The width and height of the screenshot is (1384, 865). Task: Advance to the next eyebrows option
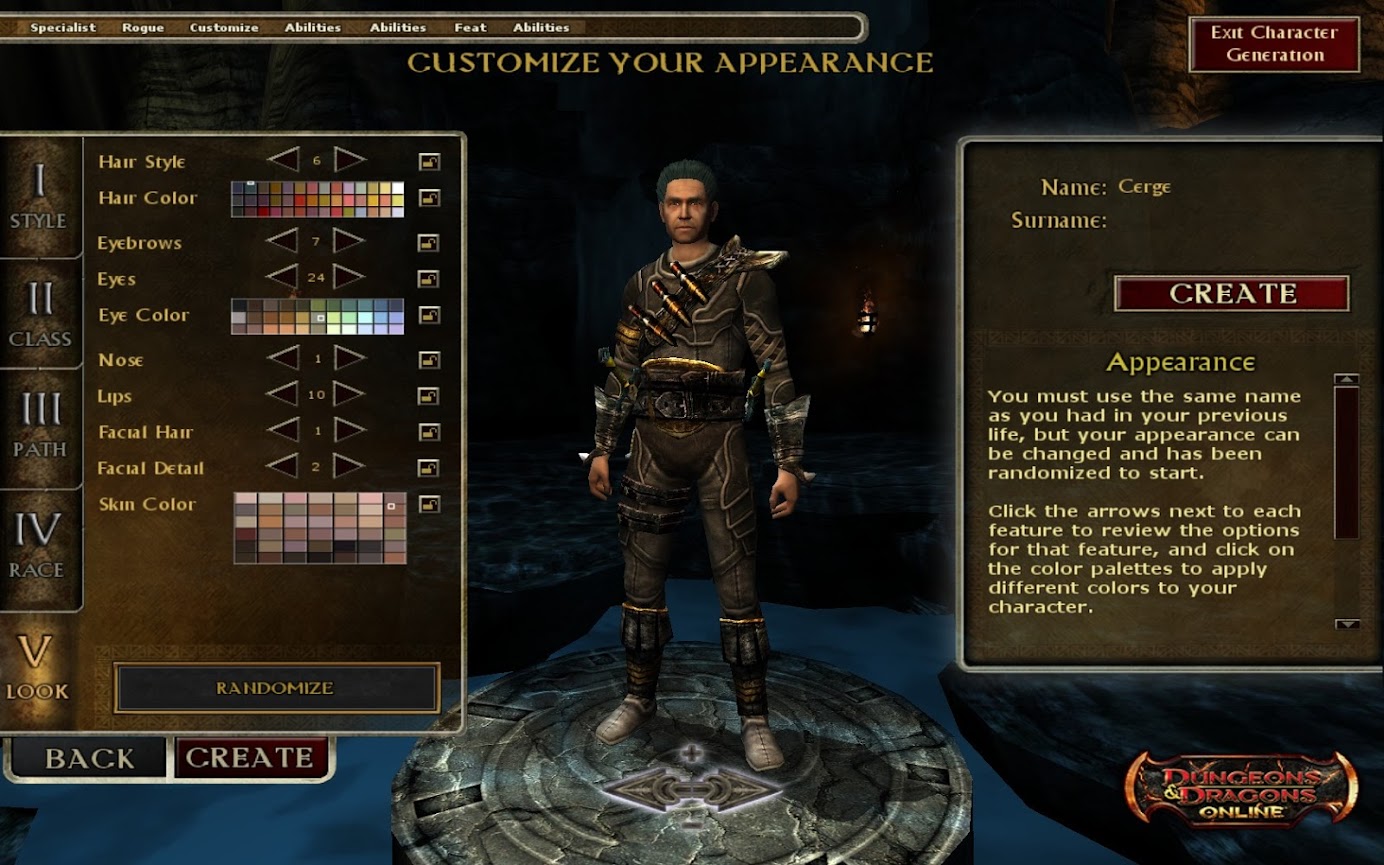pos(349,241)
